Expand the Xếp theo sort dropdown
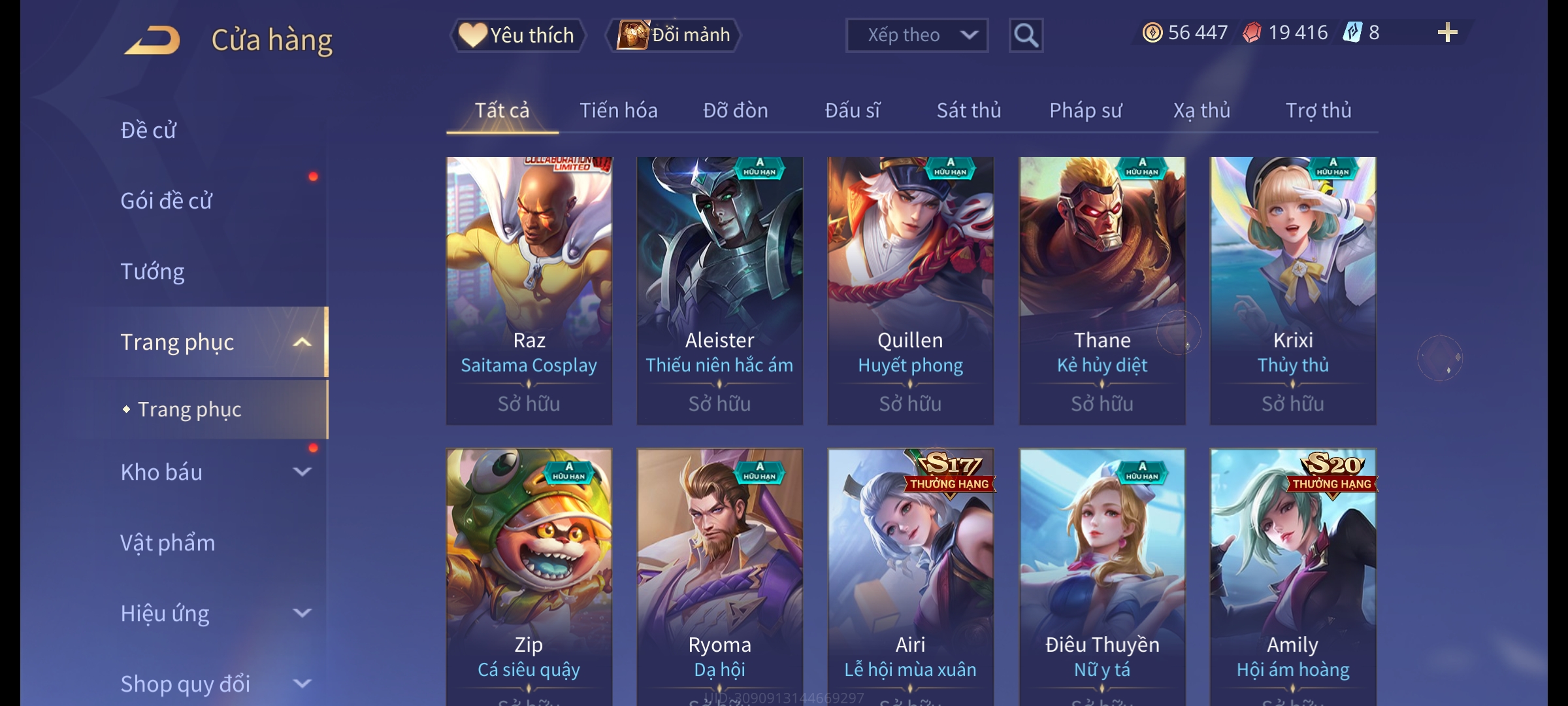This screenshot has width=1568, height=706. click(916, 35)
